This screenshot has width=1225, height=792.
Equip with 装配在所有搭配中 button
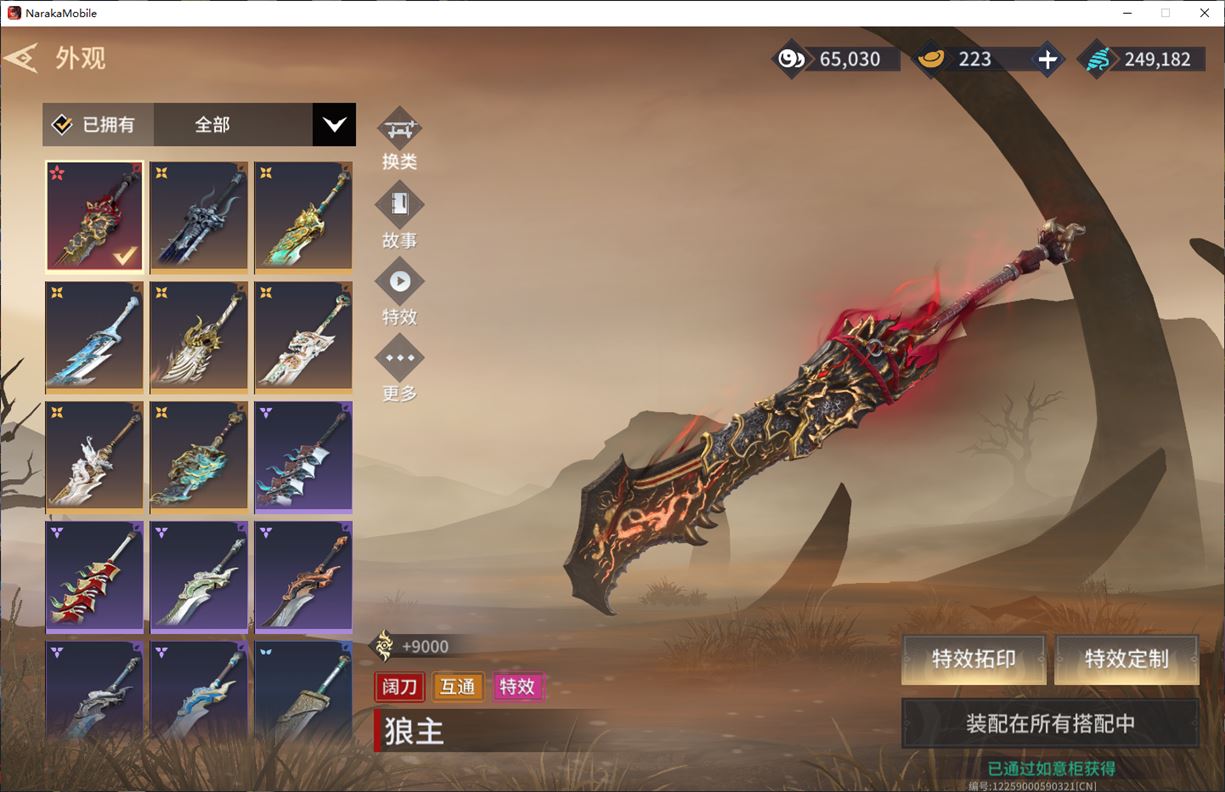pyautogui.click(x=1050, y=723)
